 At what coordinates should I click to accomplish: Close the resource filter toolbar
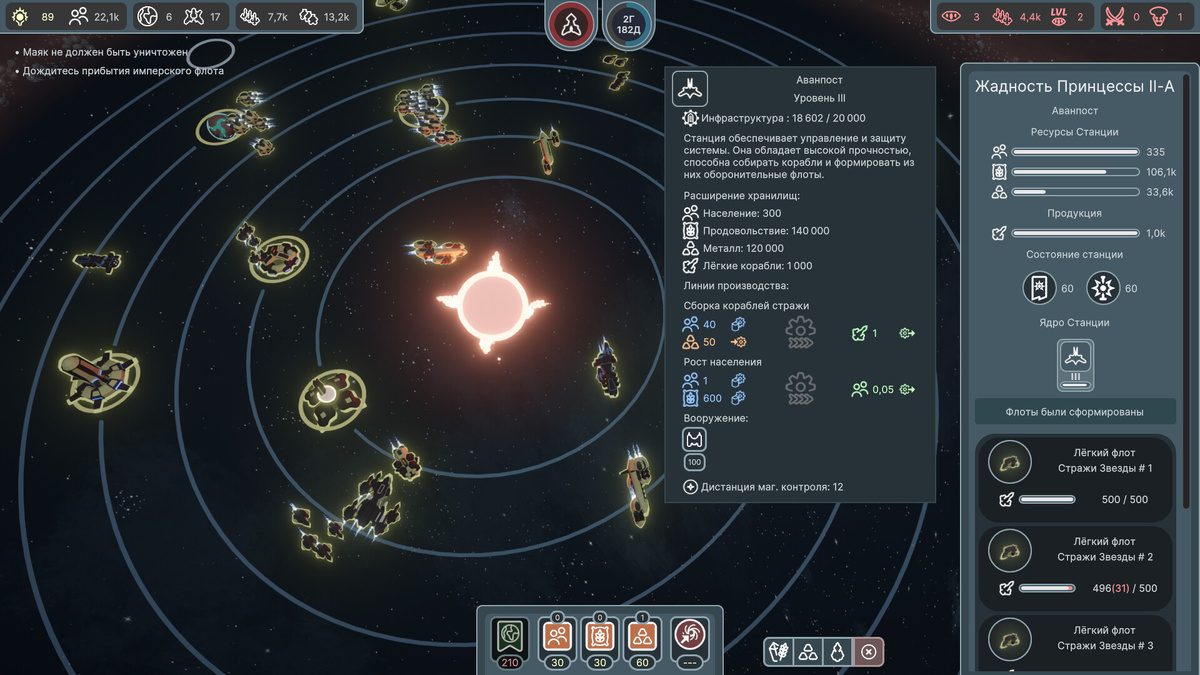tap(869, 652)
